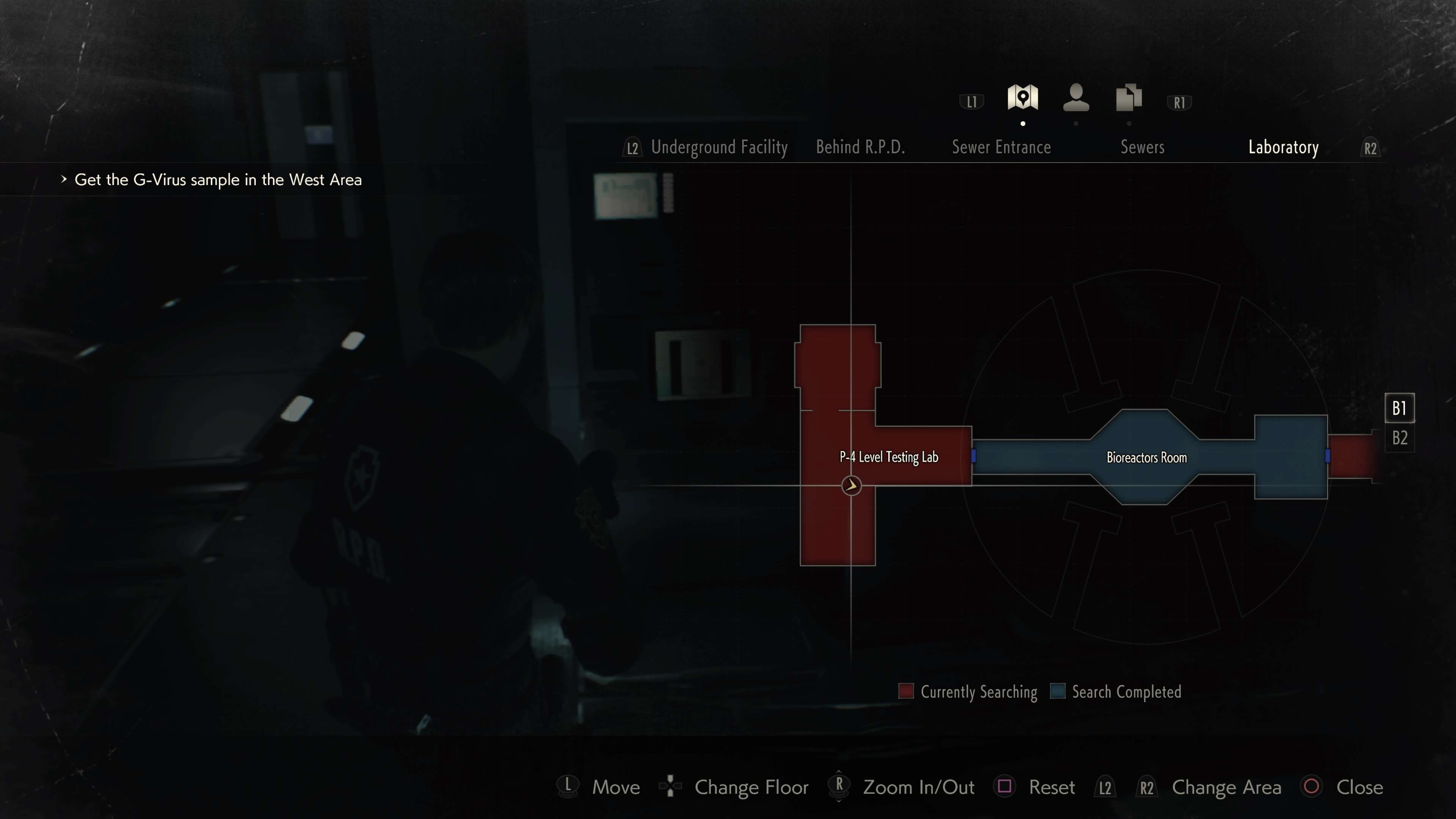Switch the map to floor B2
The image size is (1456, 819).
[1400, 438]
